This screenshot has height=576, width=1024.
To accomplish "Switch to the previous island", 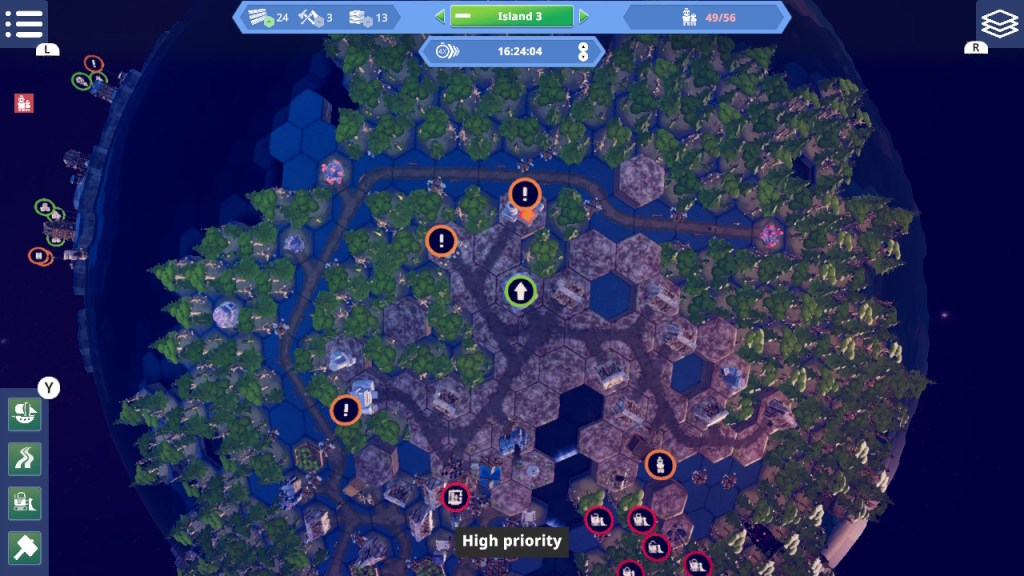I will pyautogui.click(x=439, y=16).
